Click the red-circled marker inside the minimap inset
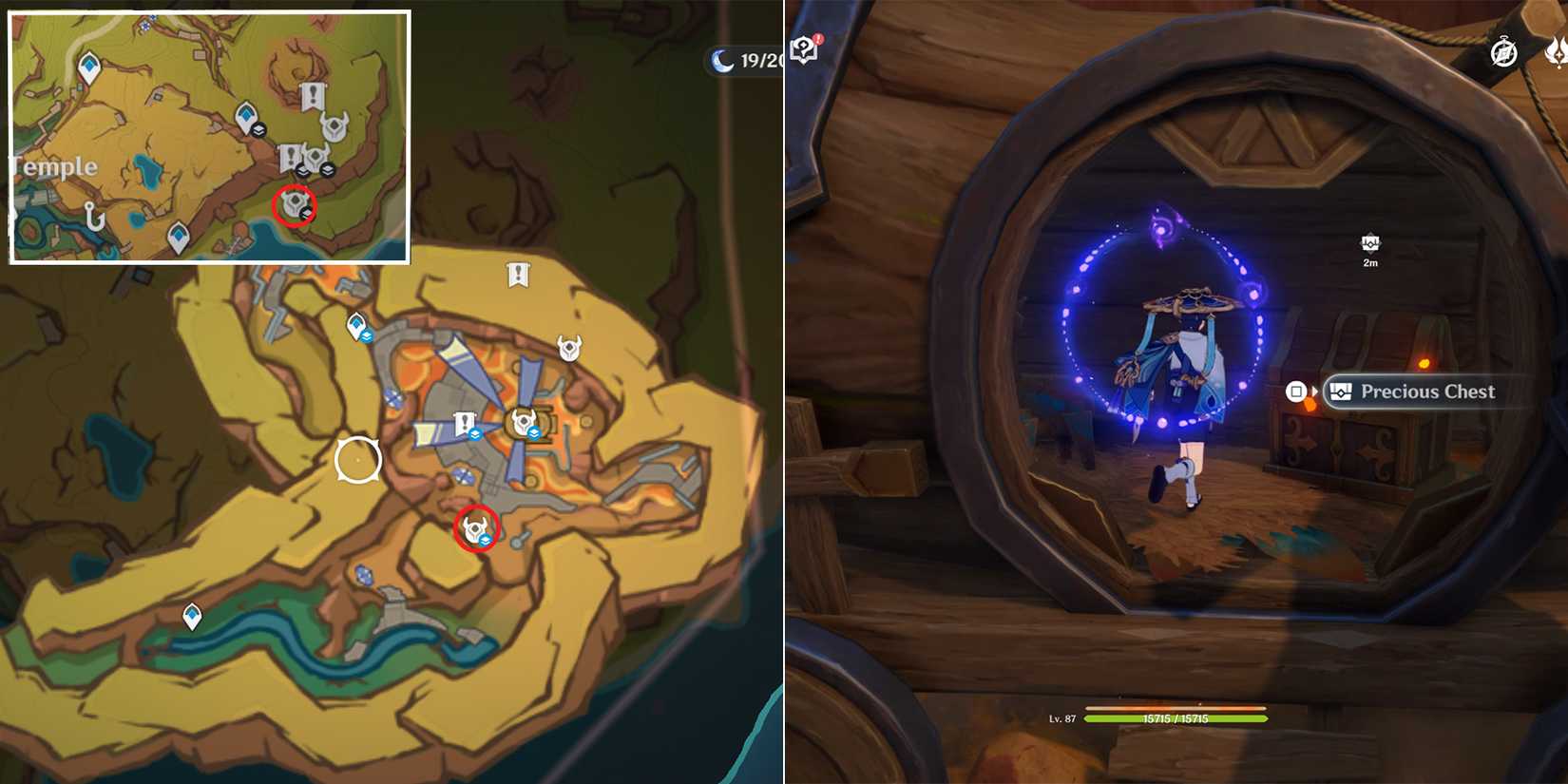Viewport: 1568px width, 784px height. click(296, 206)
